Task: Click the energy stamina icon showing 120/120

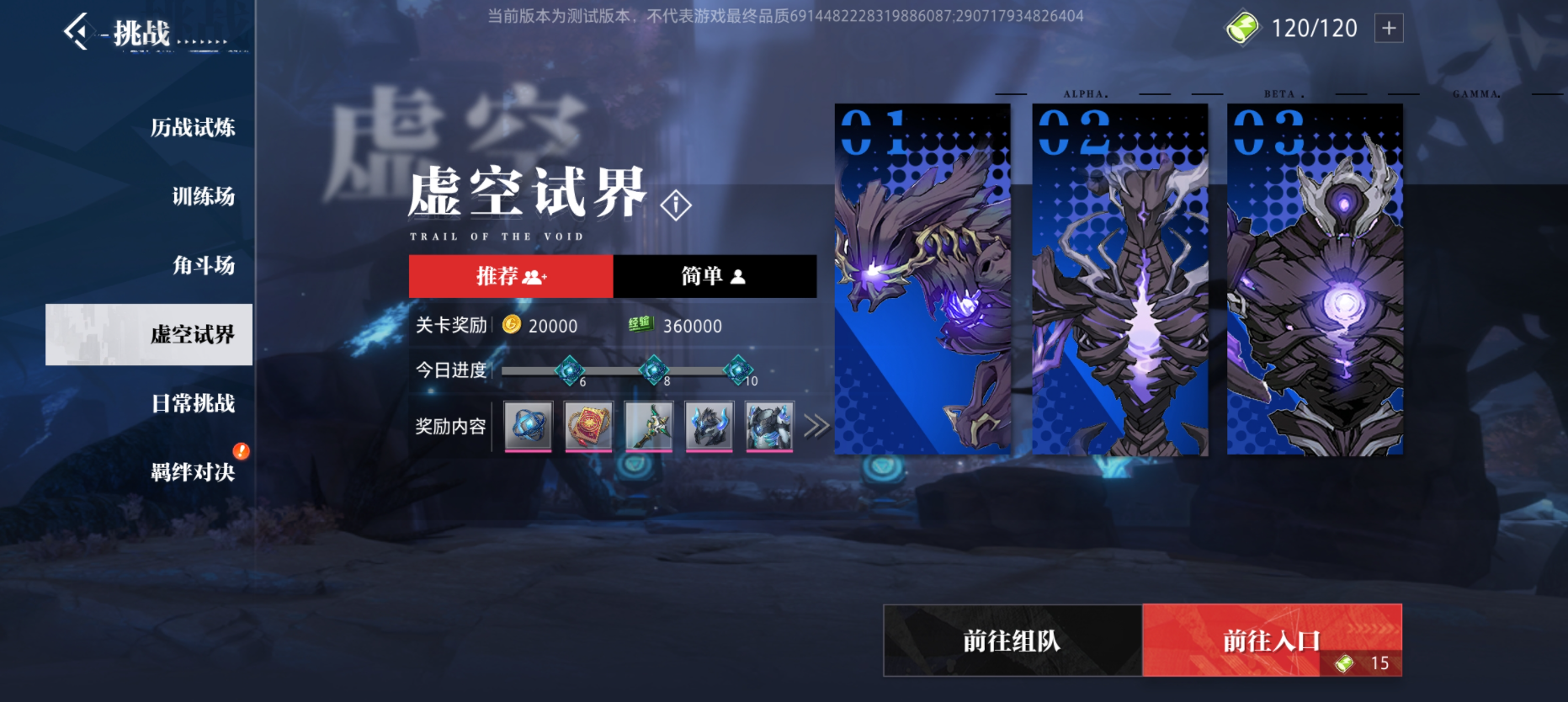Action: coord(1243,28)
